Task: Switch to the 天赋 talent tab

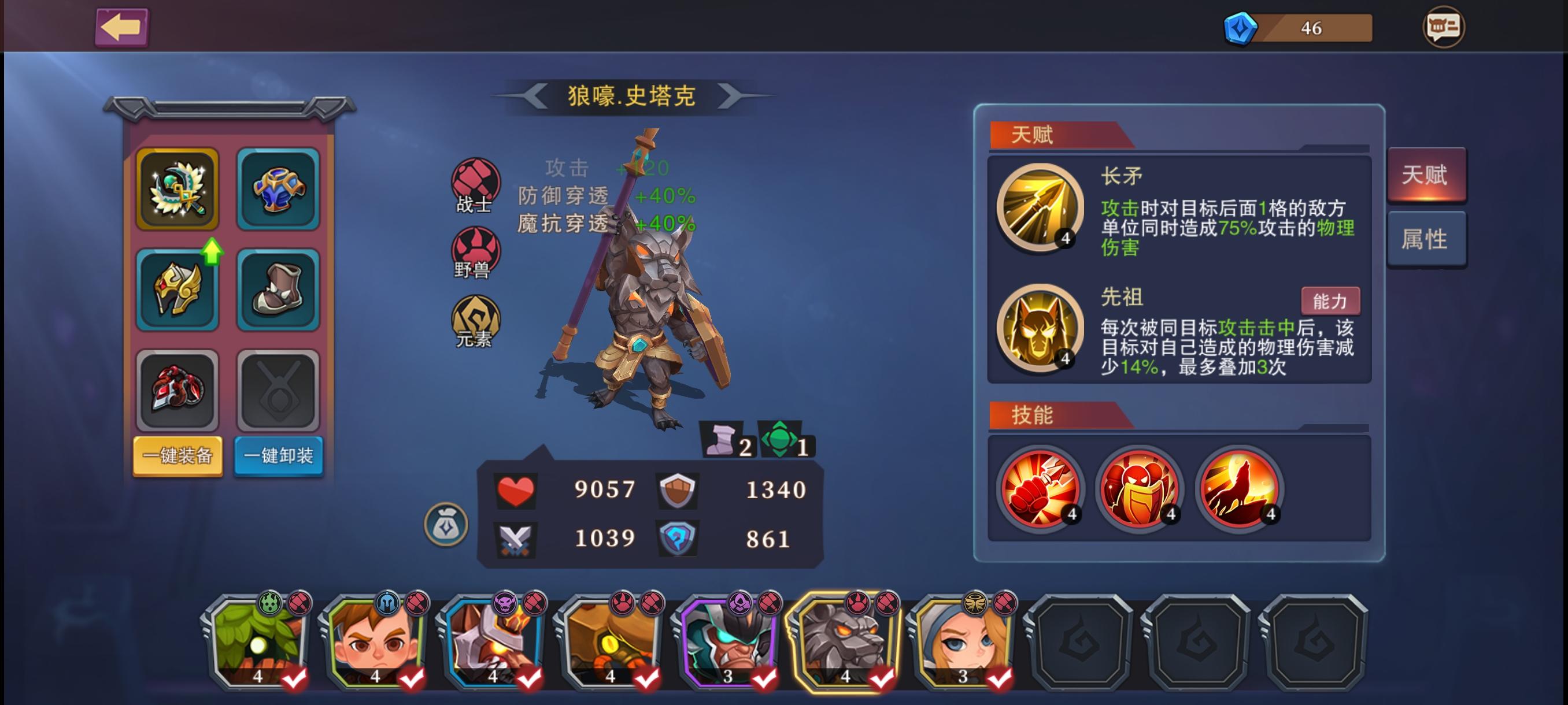Action: [x=1427, y=175]
